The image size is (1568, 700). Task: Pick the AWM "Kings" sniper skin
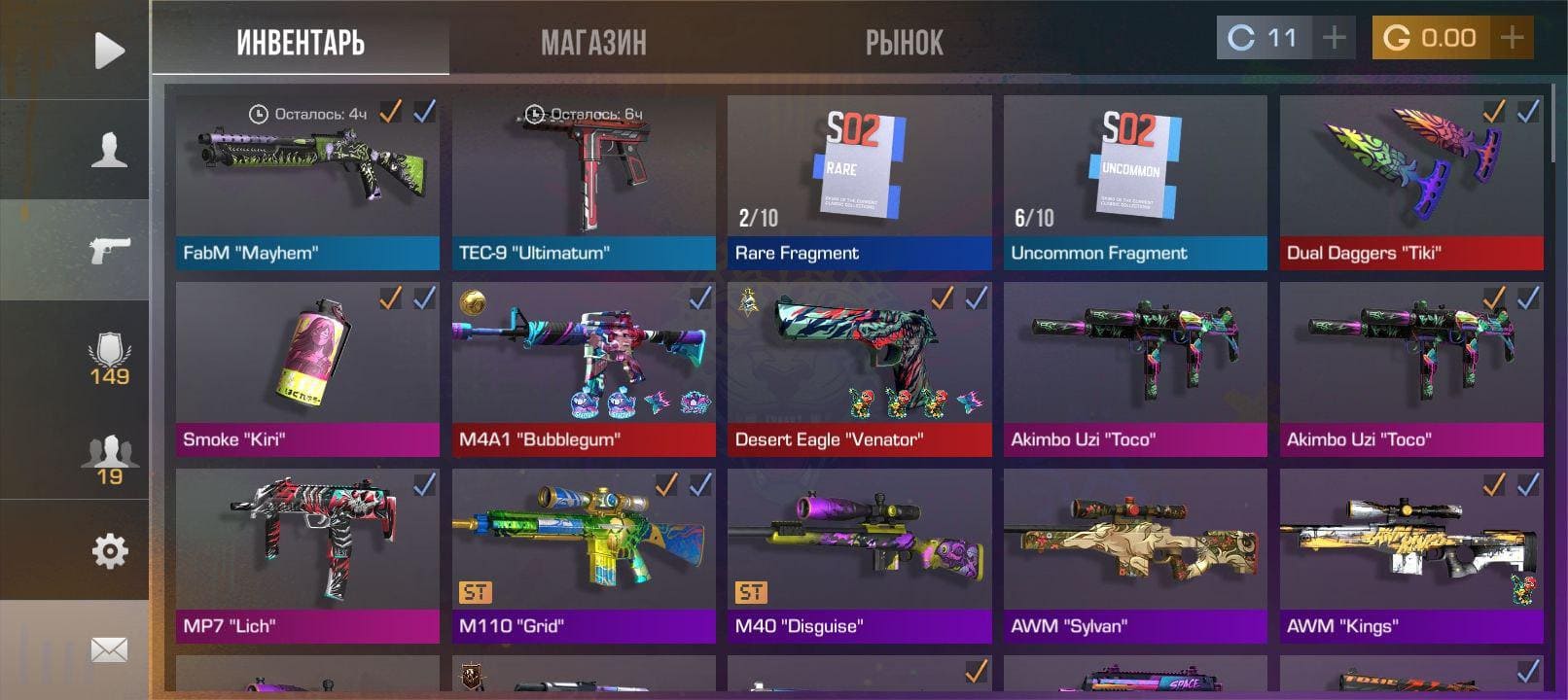click(x=1411, y=555)
